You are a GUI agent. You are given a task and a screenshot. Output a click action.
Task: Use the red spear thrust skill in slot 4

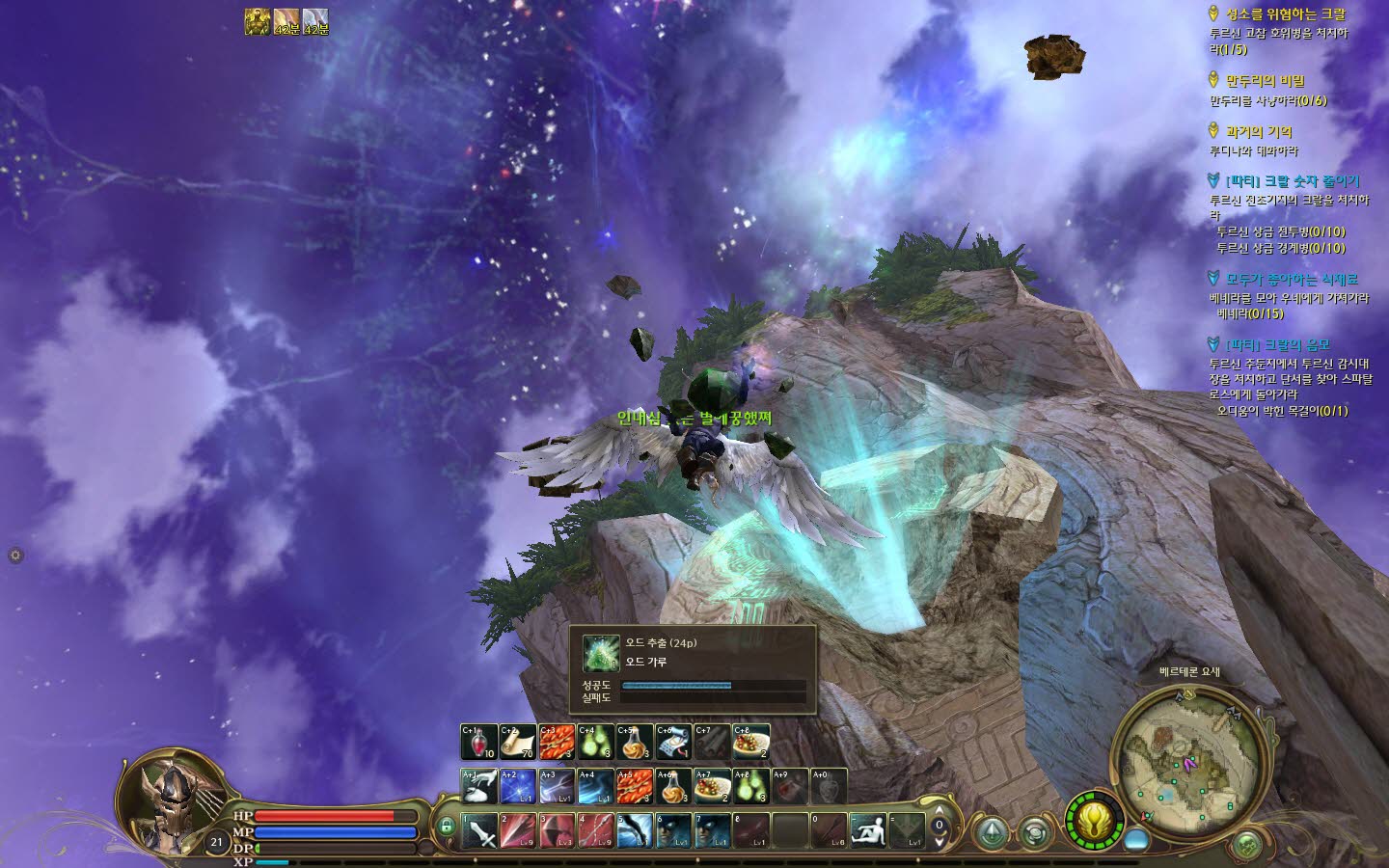pyautogui.click(x=595, y=830)
